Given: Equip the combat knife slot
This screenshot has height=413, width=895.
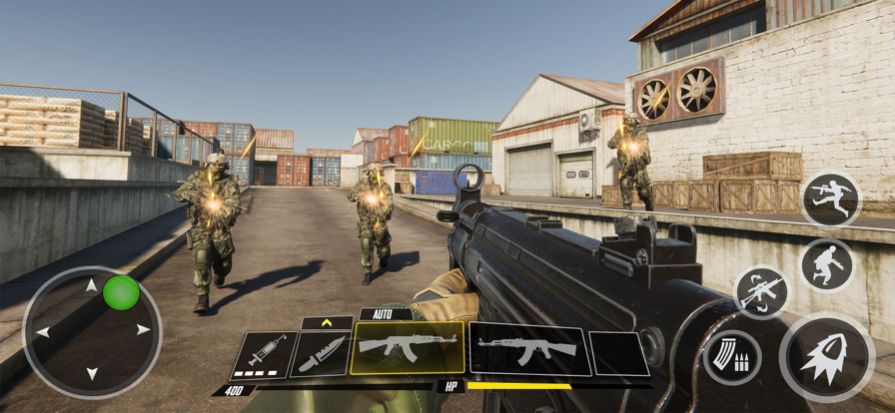Looking at the screenshot, I should coord(321,353).
